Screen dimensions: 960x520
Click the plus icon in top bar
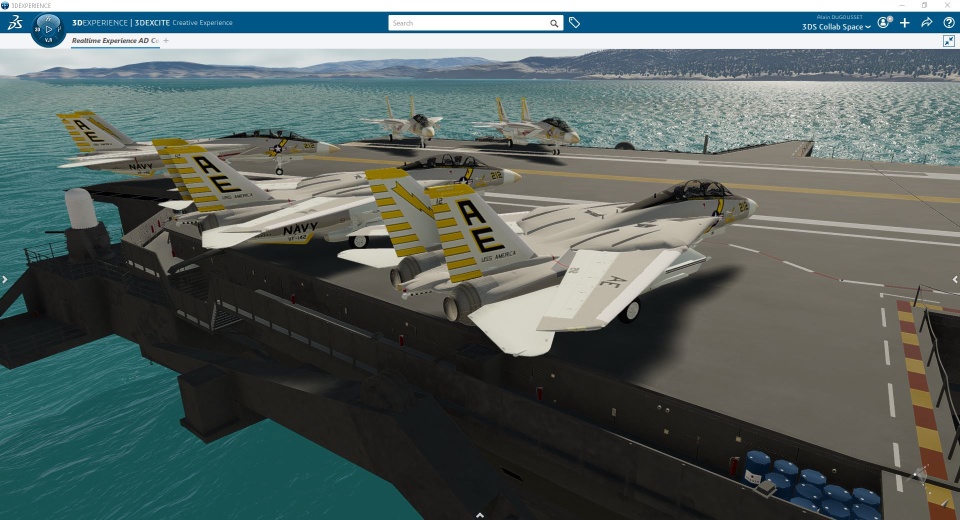tap(905, 22)
